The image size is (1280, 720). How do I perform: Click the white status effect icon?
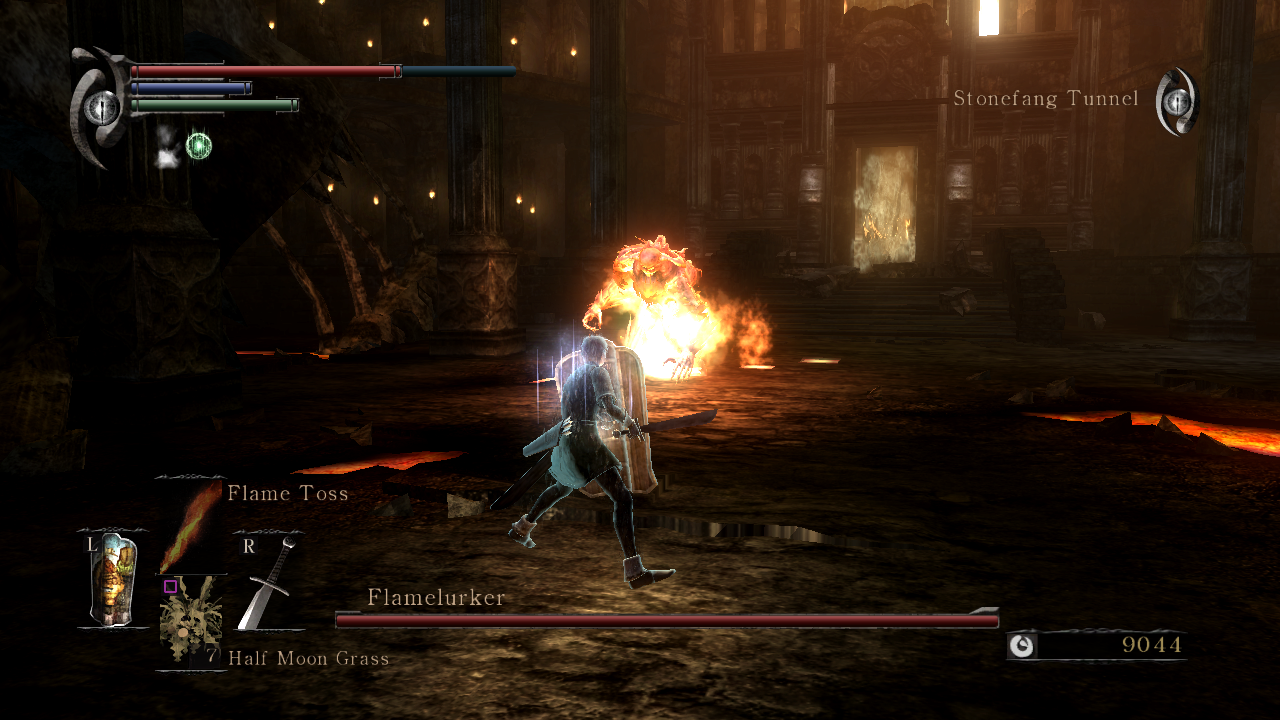pos(166,146)
